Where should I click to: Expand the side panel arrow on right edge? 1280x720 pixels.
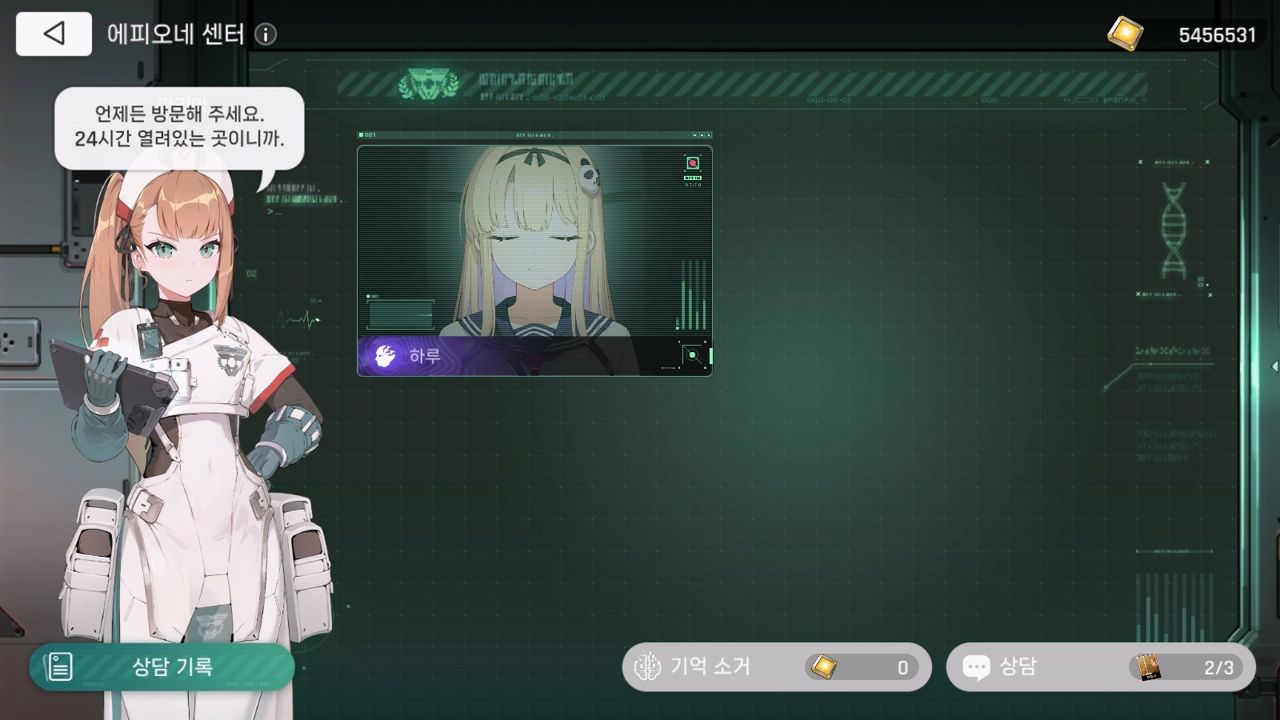(x=1274, y=367)
